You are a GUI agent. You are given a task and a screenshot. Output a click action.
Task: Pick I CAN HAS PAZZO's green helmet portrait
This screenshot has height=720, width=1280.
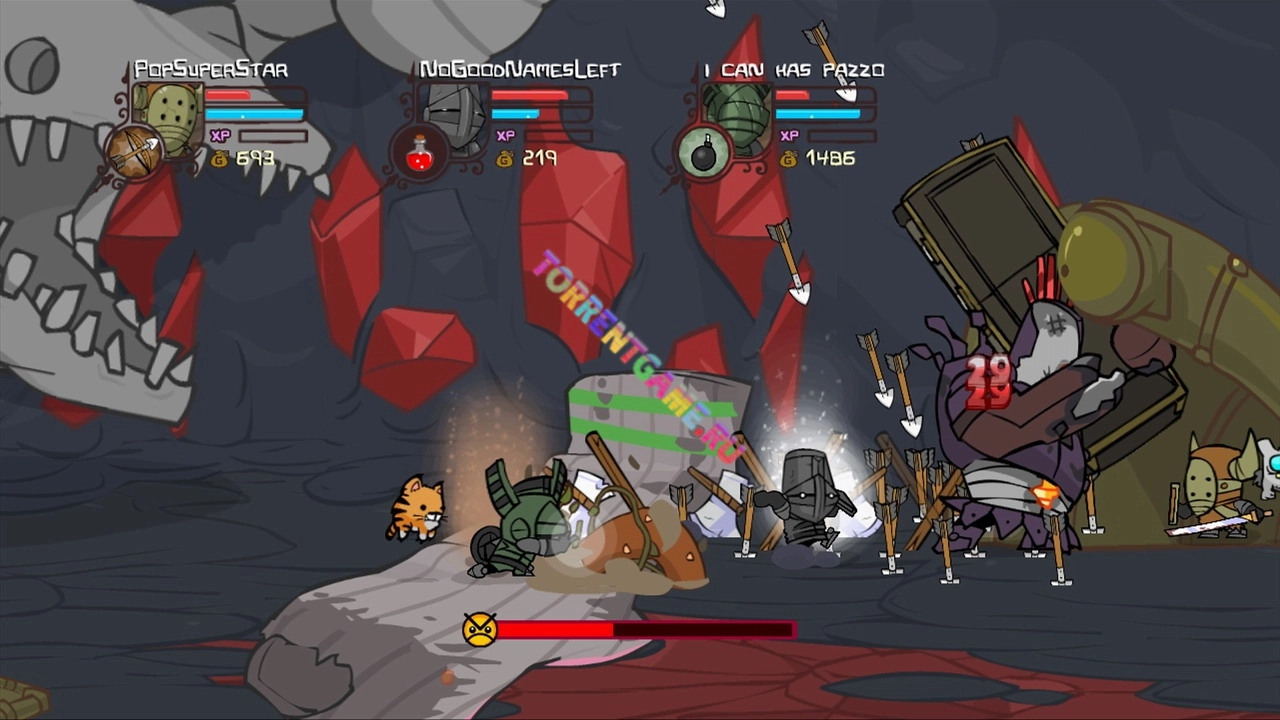[740, 117]
